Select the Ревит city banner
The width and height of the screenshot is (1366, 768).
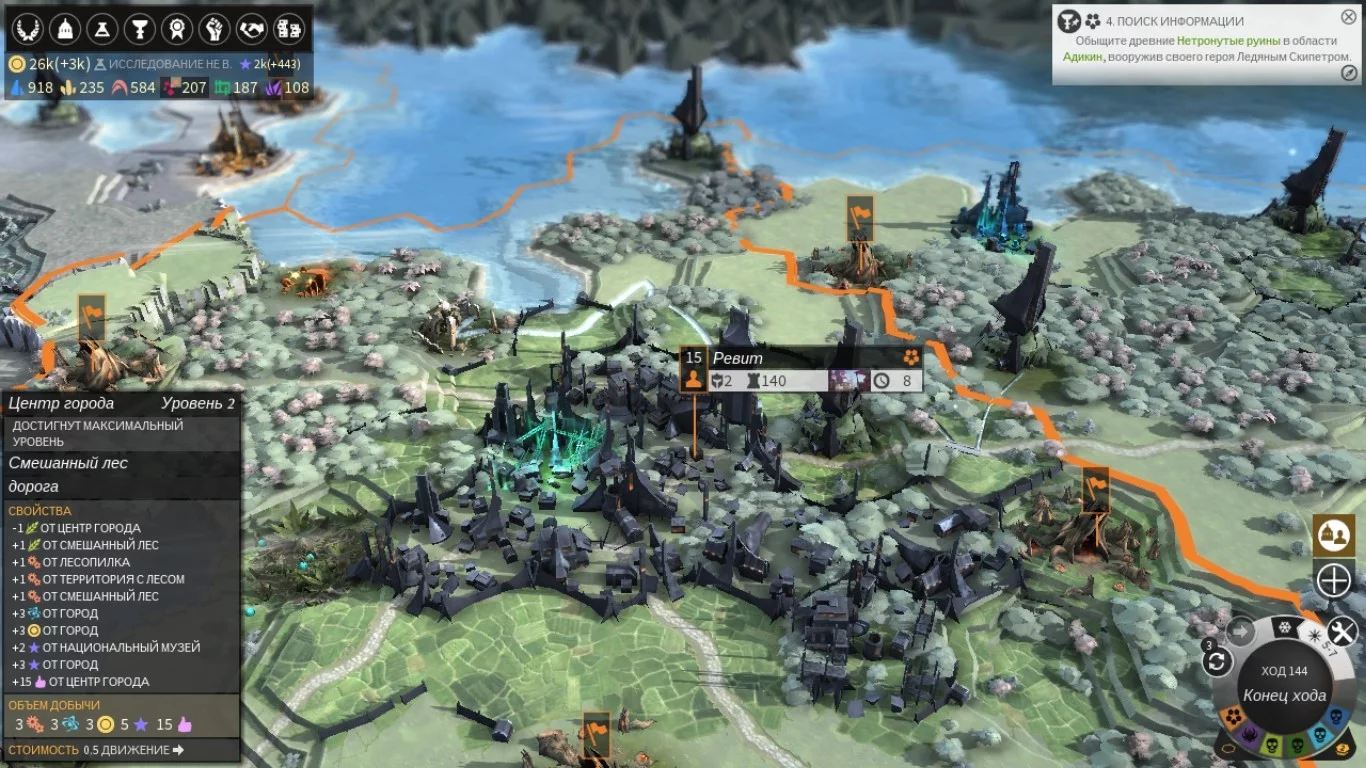point(737,358)
